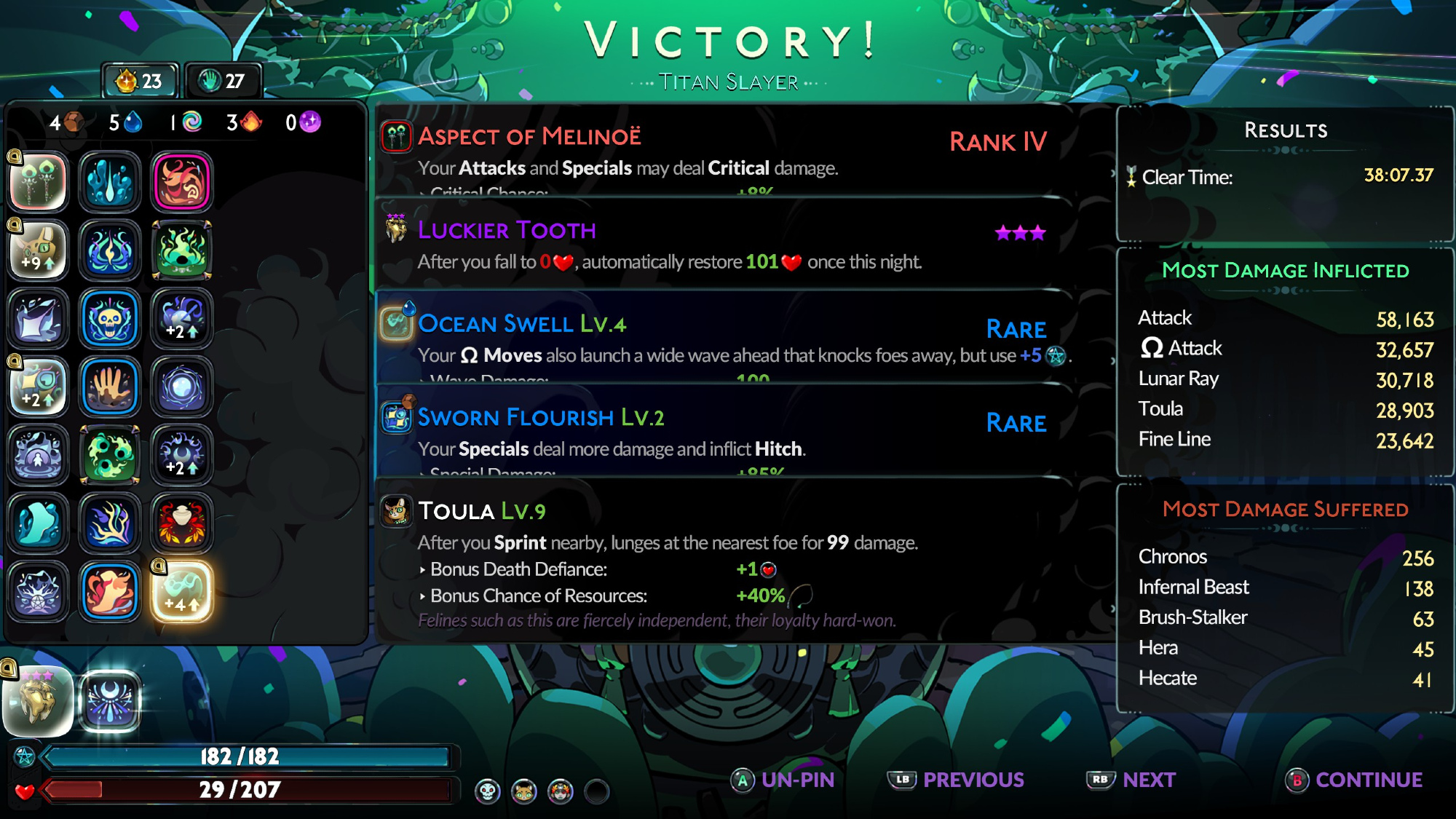The image size is (1456, 819).
Task: Select the crescent moon hex icon
Action: coord(110,700)
